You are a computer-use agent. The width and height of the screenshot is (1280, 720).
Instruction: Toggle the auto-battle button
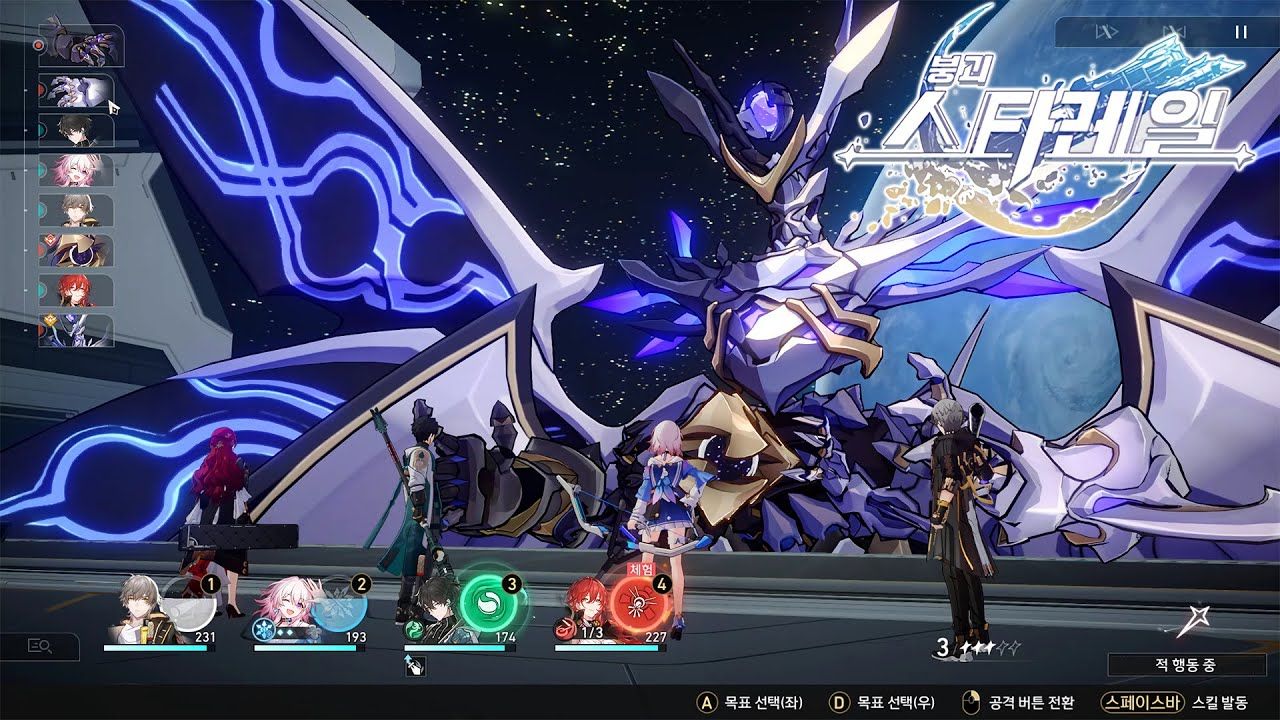(x=1173, y=32)
